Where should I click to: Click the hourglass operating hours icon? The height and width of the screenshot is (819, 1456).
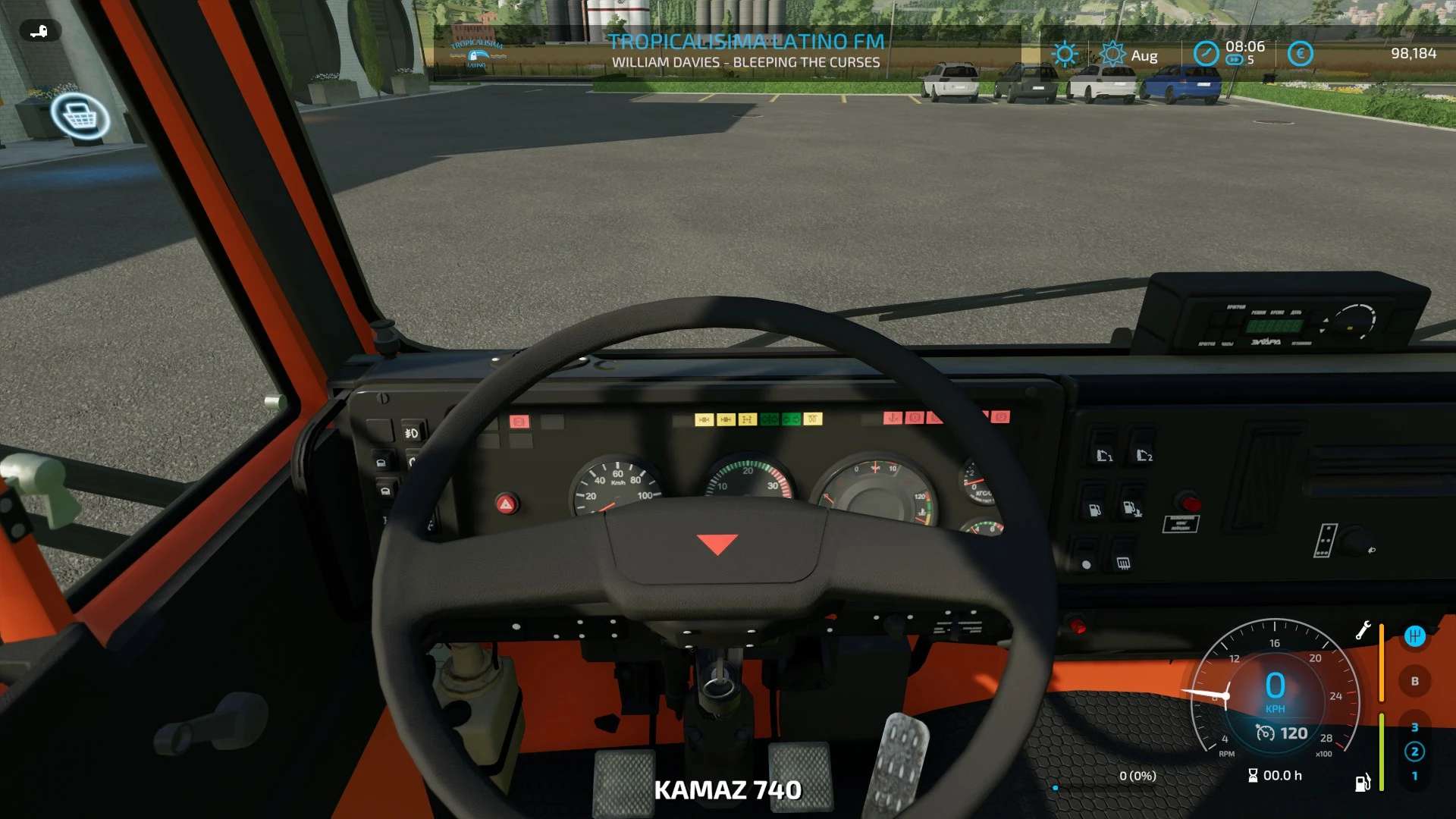click(x=1253, y=775)
